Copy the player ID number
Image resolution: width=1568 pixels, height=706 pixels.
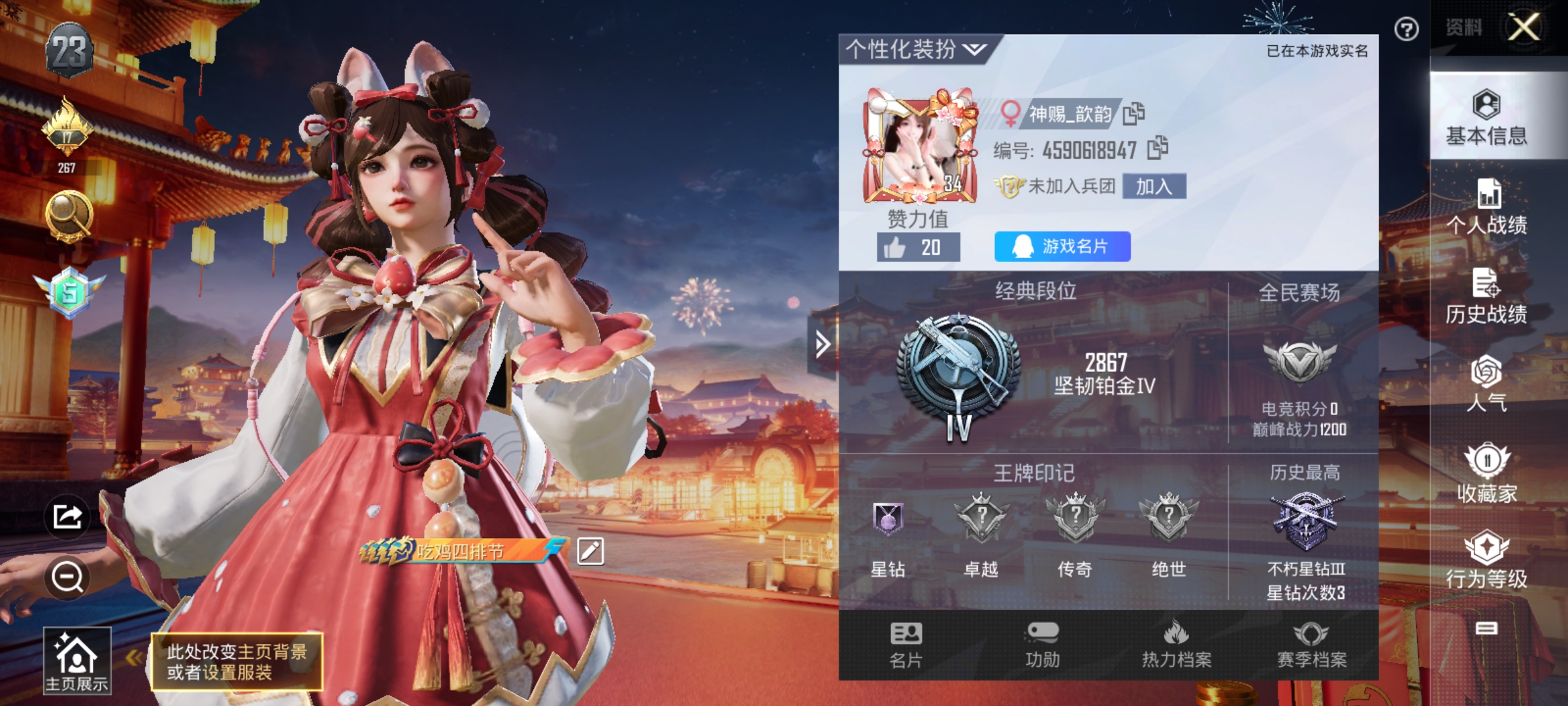click(x=1158, y=148)
